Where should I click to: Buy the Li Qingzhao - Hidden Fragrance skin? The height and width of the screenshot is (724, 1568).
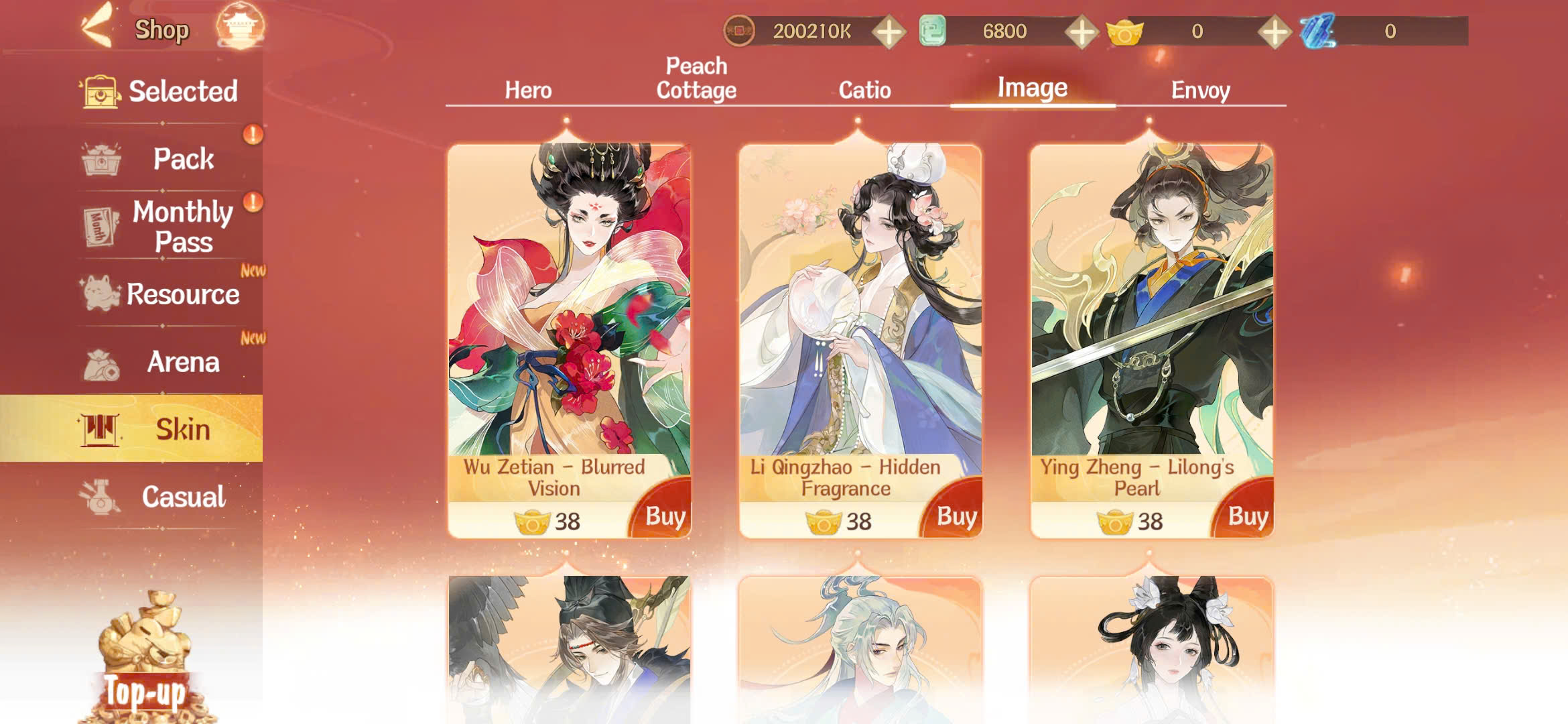point(958,516)
